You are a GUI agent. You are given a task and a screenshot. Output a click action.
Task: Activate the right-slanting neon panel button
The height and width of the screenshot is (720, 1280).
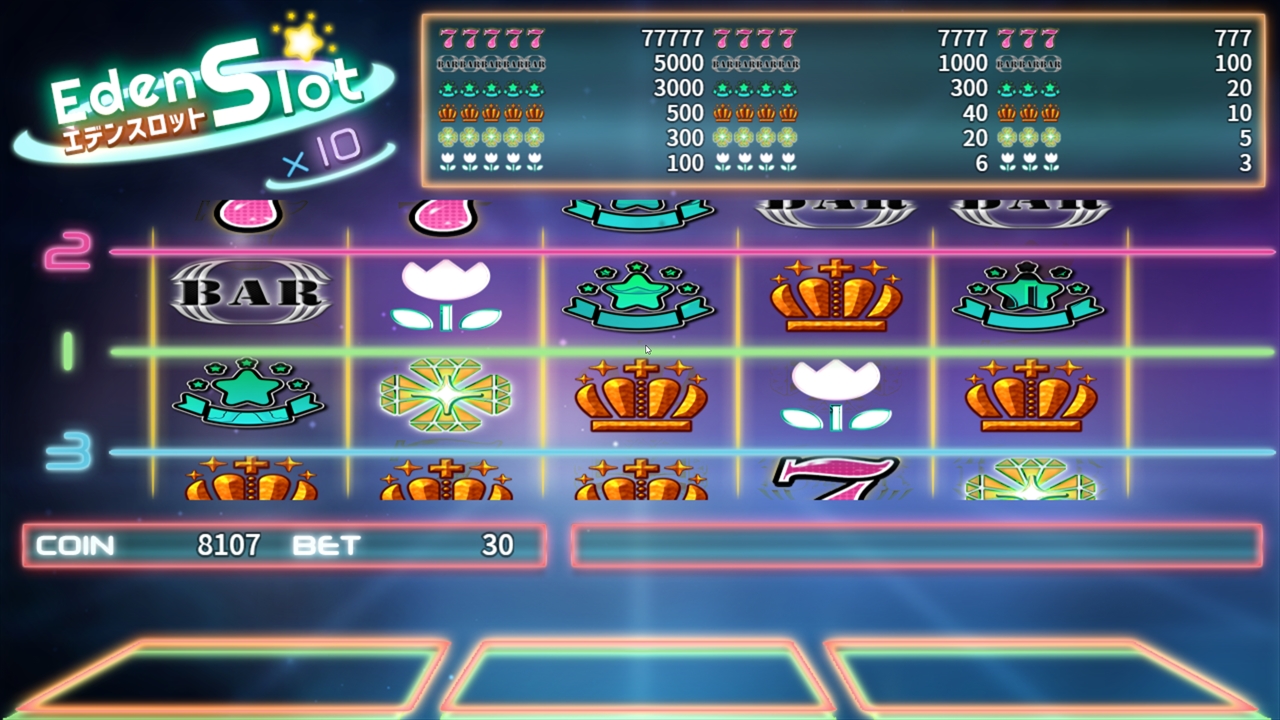pos(1040,677)
